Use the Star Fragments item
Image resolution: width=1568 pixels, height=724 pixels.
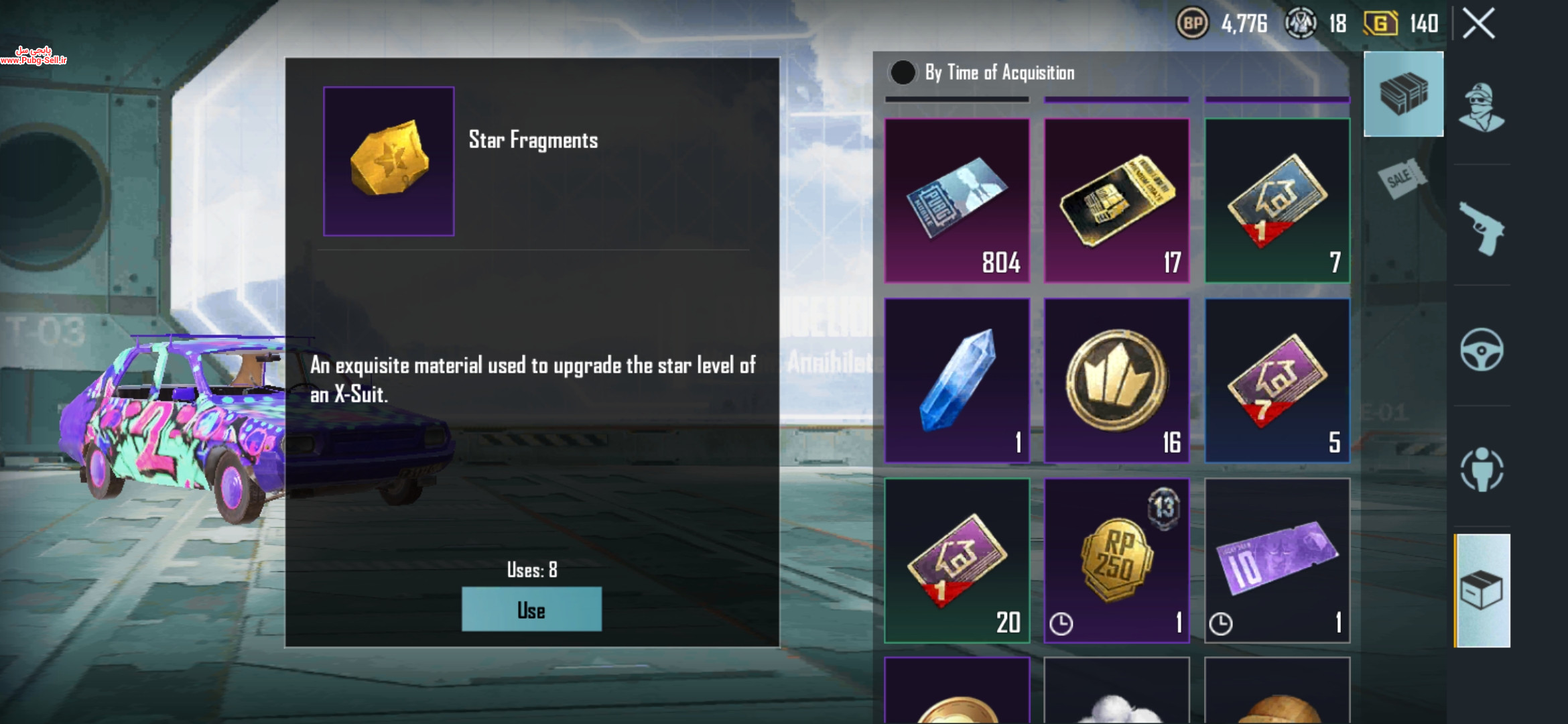click(531, 609)
